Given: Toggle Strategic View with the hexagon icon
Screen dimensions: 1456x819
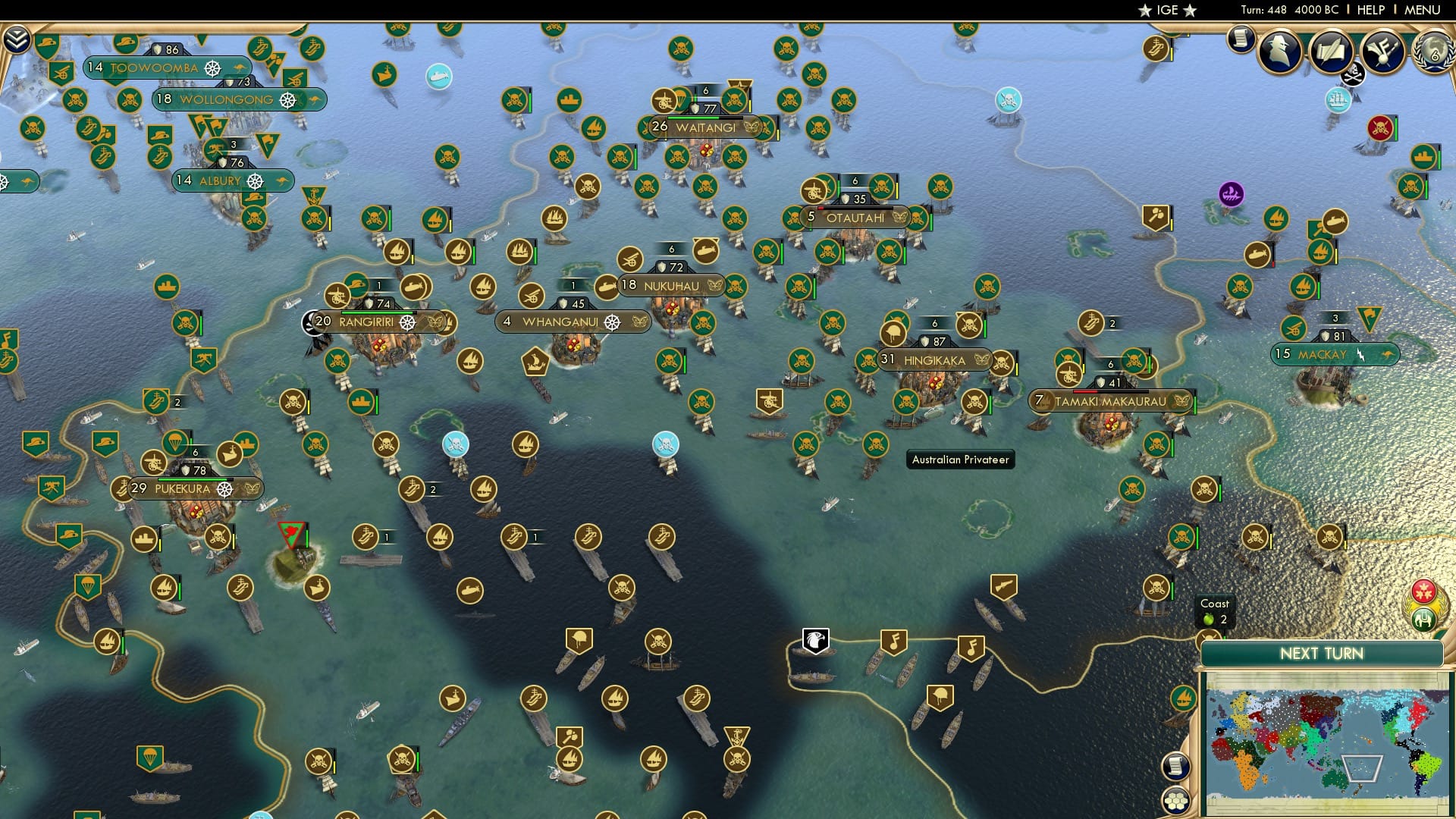Looking at the screenshot, I should (1175, 802).
